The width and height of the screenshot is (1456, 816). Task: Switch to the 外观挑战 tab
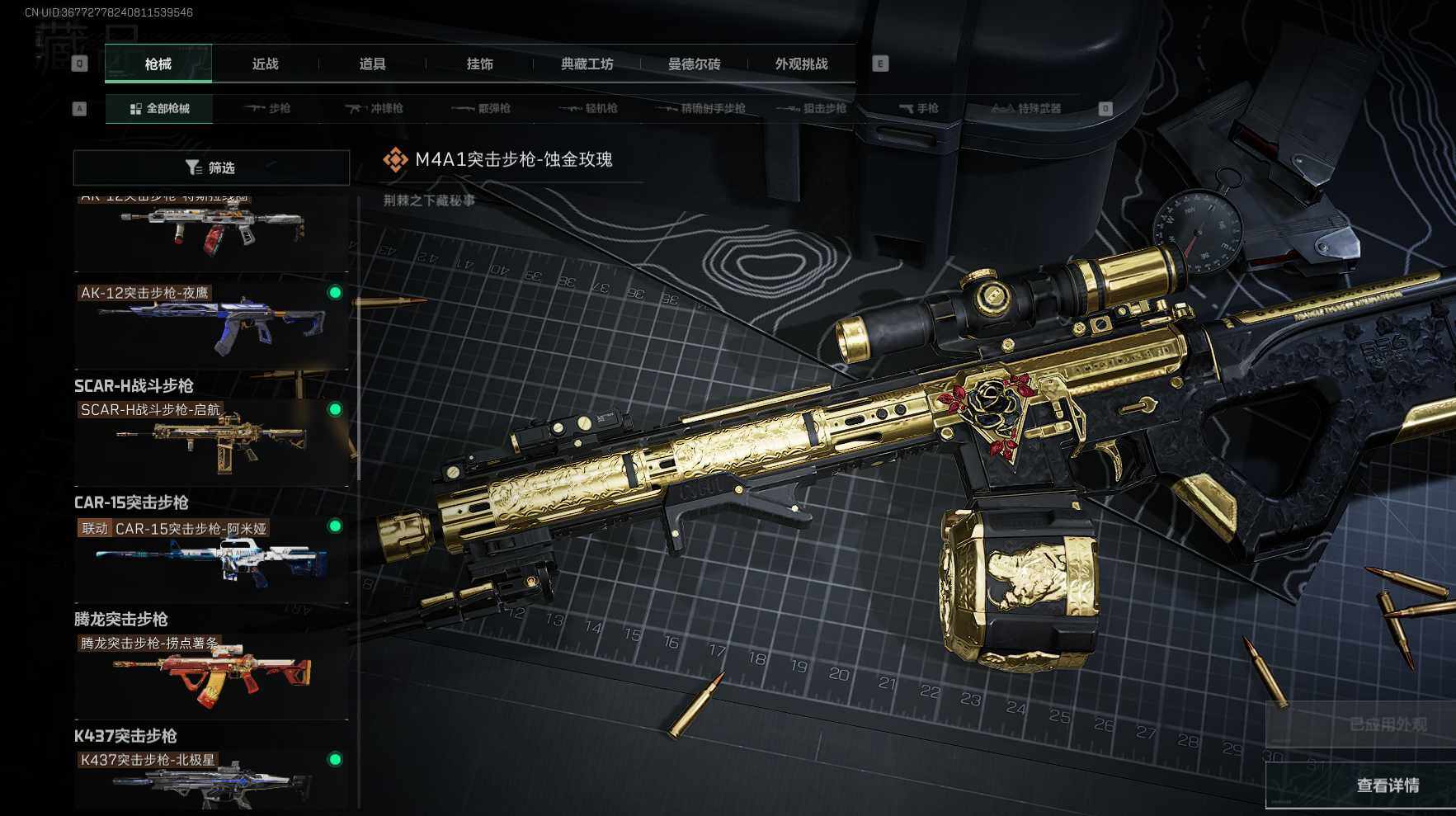[801, 64]
